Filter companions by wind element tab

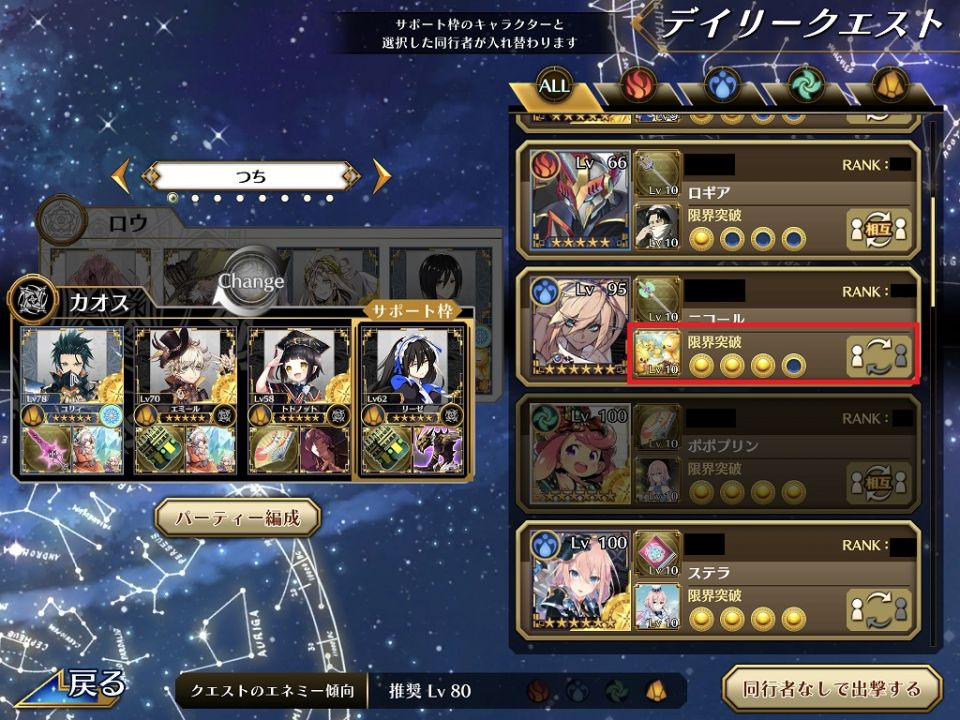(804, 86)
